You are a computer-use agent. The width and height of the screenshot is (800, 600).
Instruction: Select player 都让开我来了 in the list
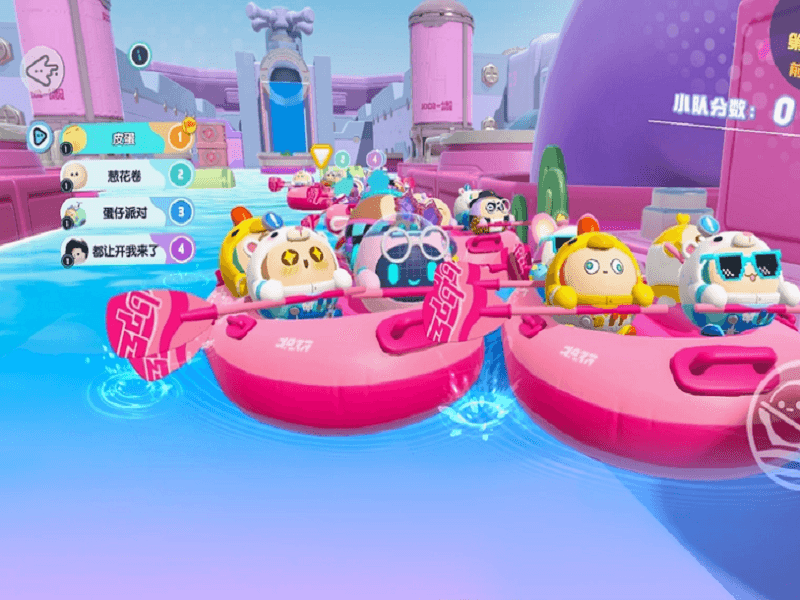(124, 249)
